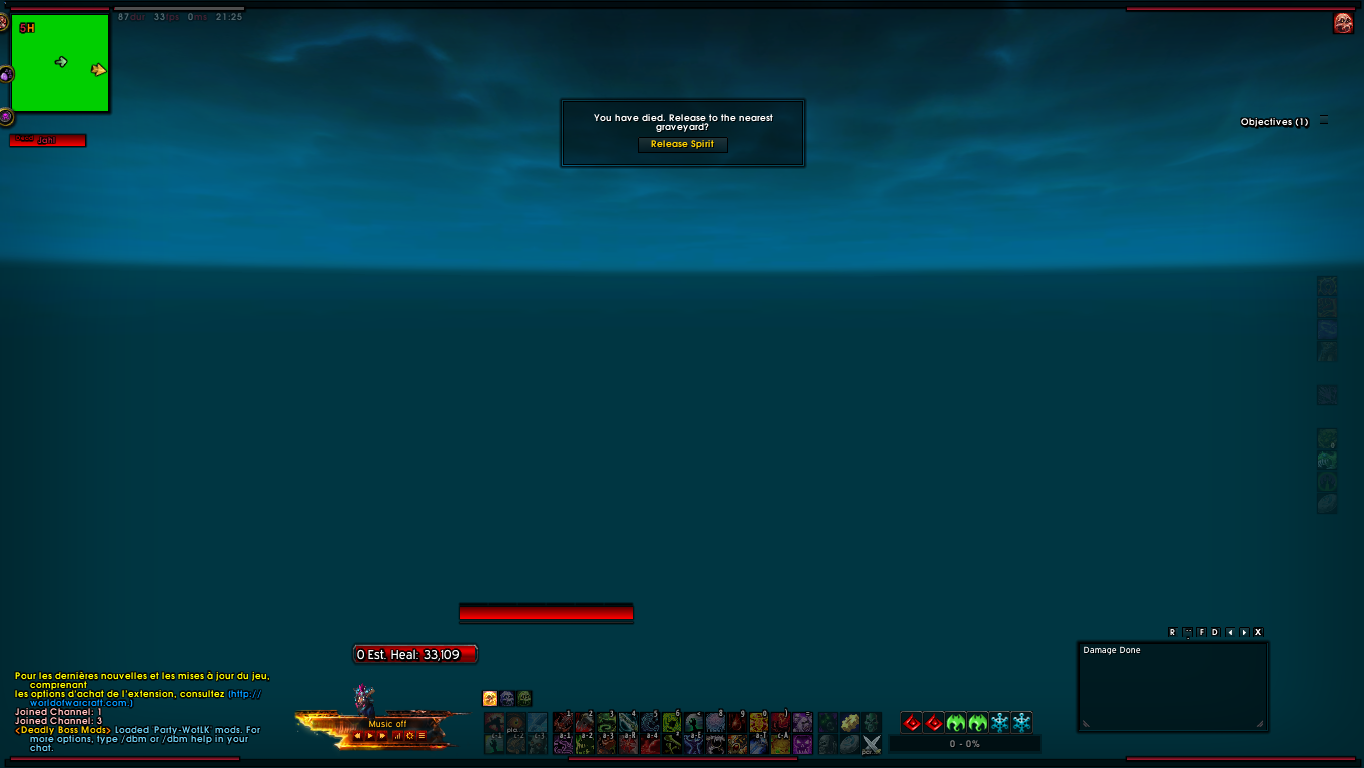1364x768 pixels.
Task: Open the music player playlist list
Action: [x=422, y=736]
